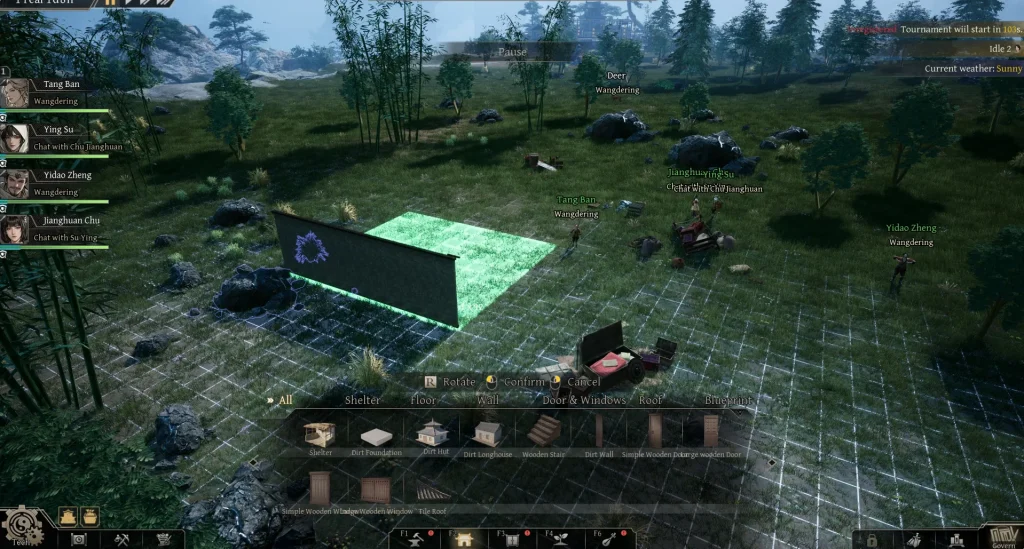Show the Door & Windows category
Viewport: 1024px width, 549px height.
coord(583,400)
